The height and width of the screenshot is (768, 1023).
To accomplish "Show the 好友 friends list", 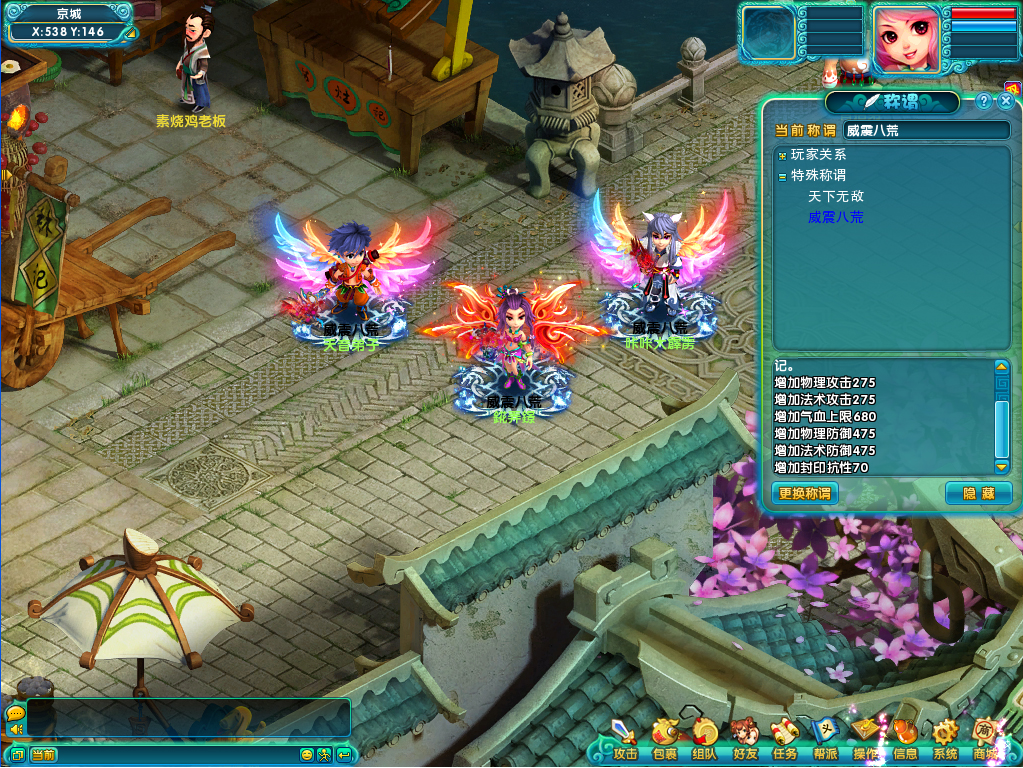I will [x=744, y=740].
